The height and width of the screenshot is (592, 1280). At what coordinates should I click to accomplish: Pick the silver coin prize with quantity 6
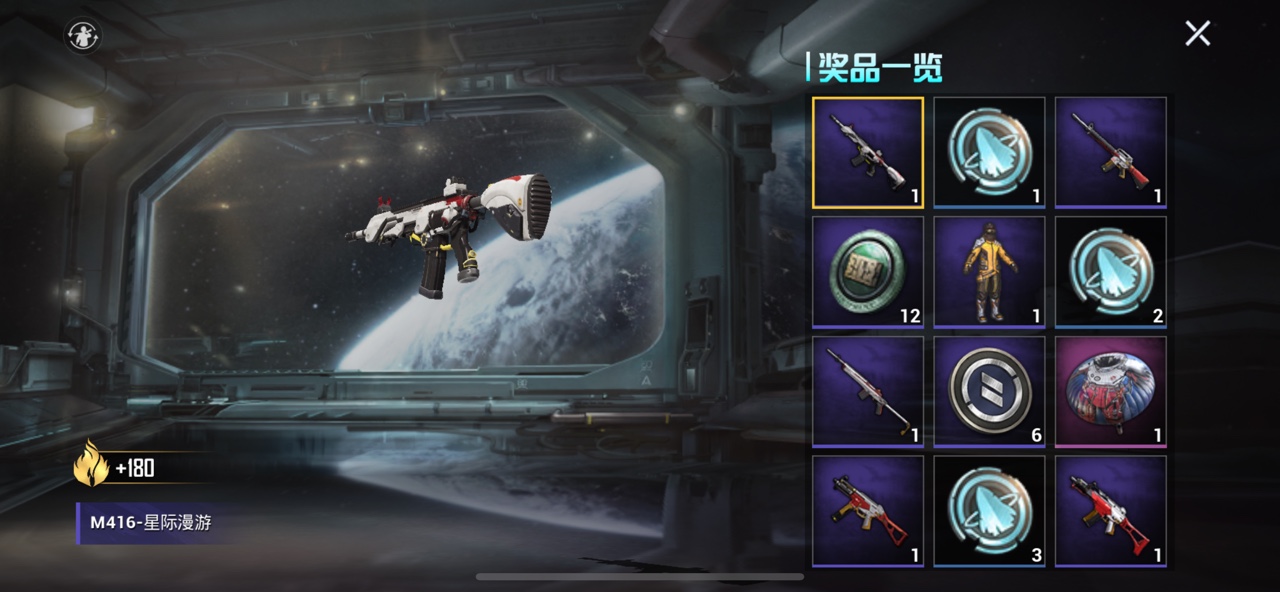click(x=989, y=391)
